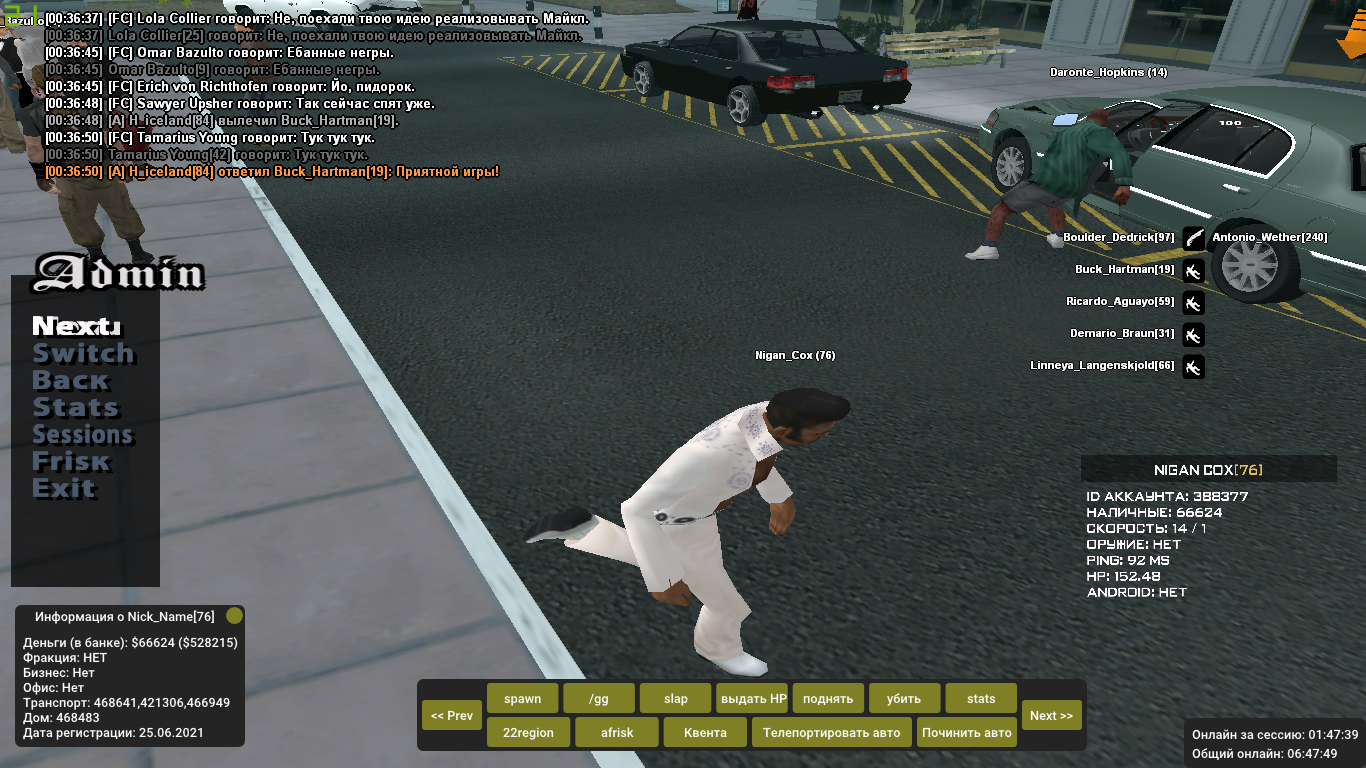Click the << Prev button
This screenshot has height=768, width=1366.
(452, 715)
